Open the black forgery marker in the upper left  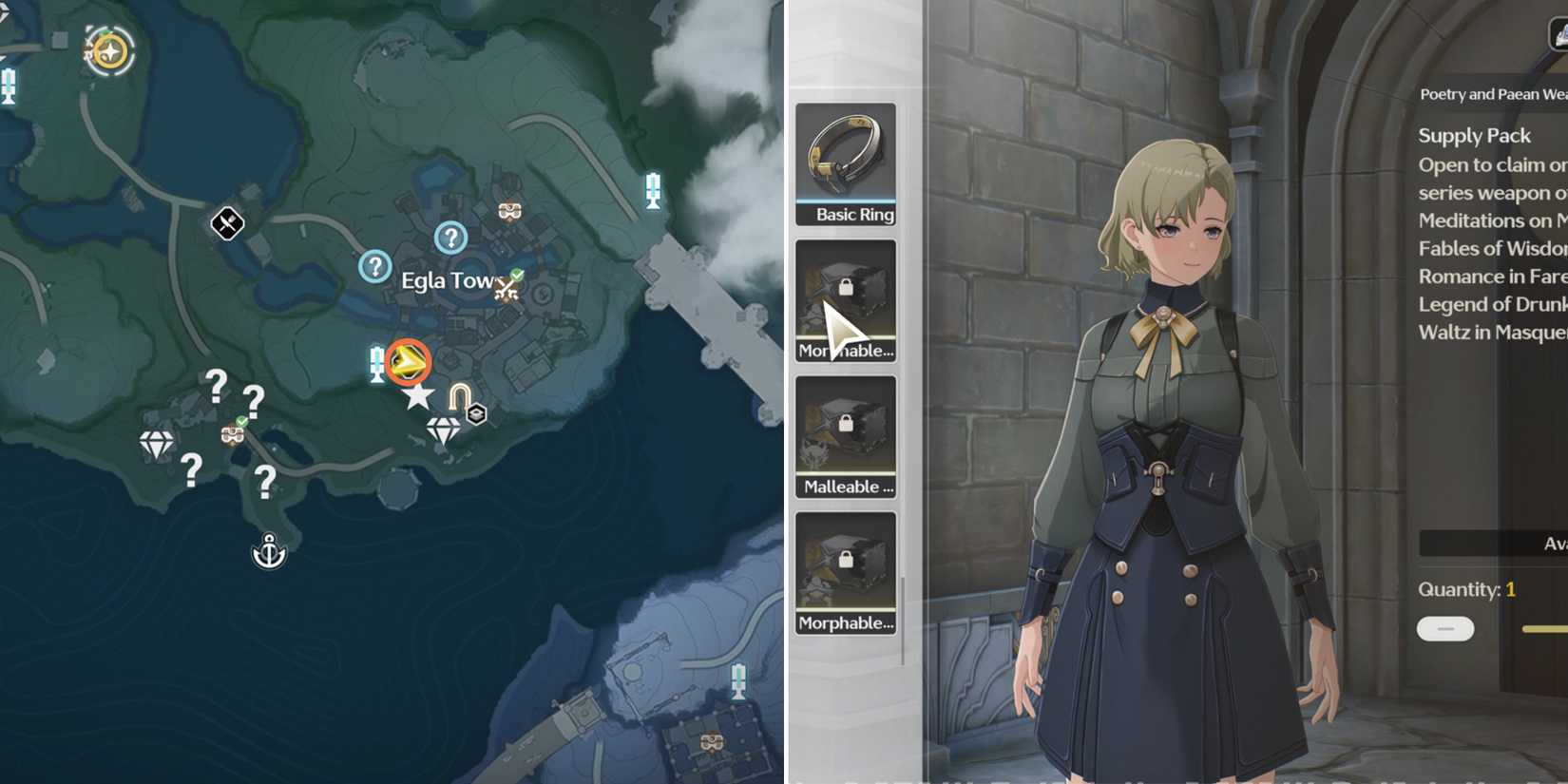pyautogui.click(x=226, y=224)
